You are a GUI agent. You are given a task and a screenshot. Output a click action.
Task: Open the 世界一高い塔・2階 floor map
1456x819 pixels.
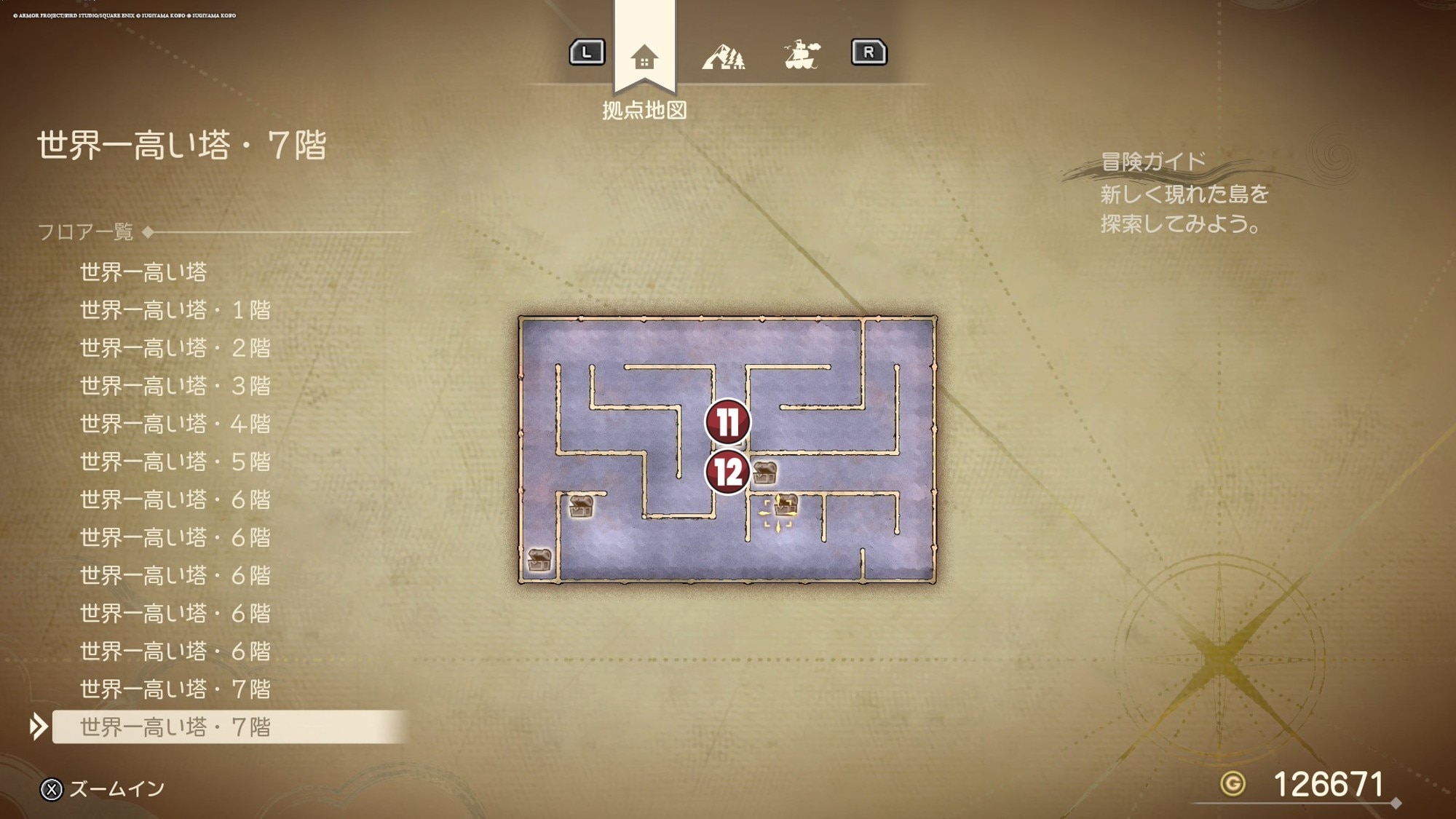pyautogui.click(x=175, y=348)
